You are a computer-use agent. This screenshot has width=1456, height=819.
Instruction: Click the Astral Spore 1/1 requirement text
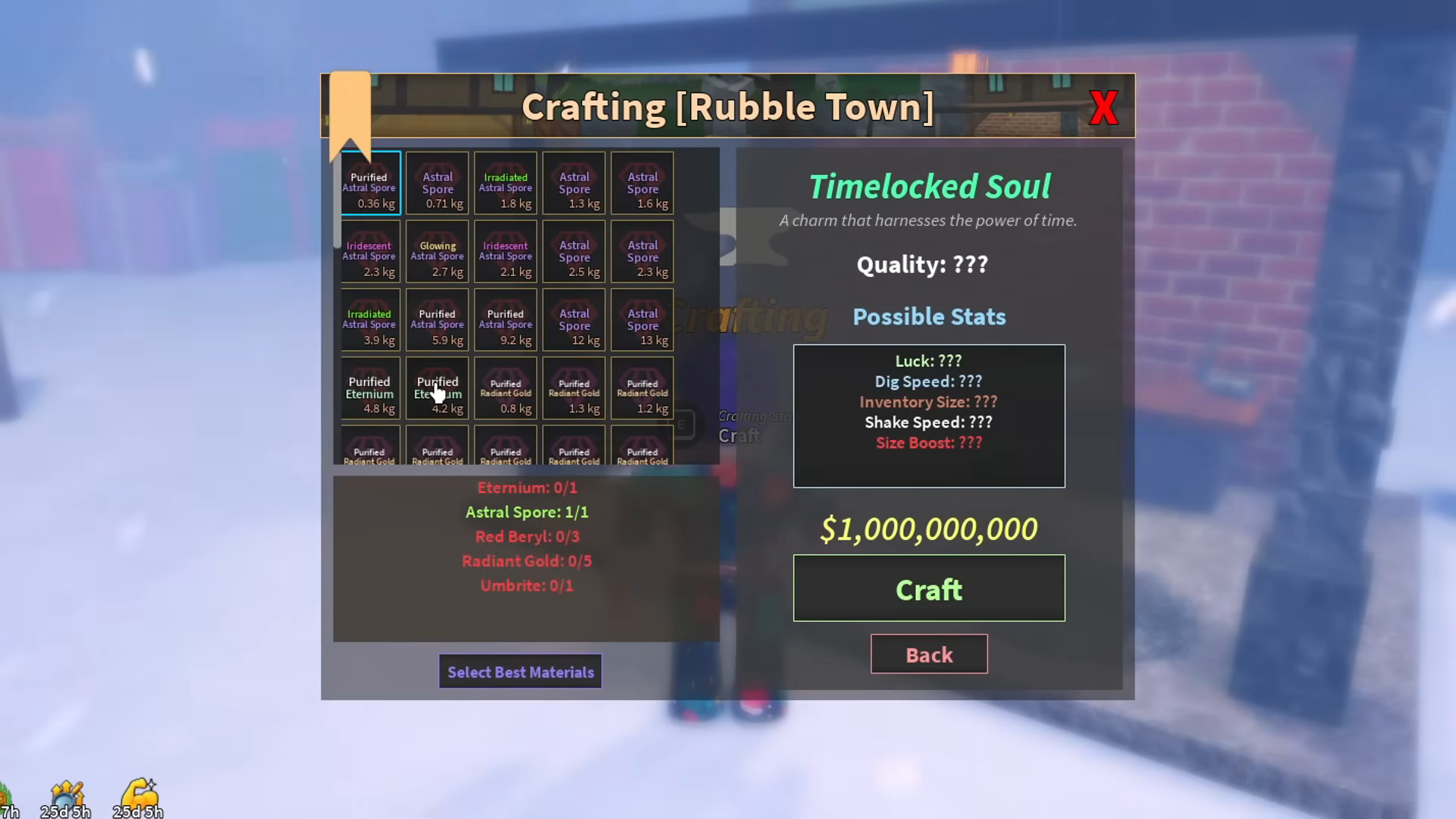tap(527, 512)
